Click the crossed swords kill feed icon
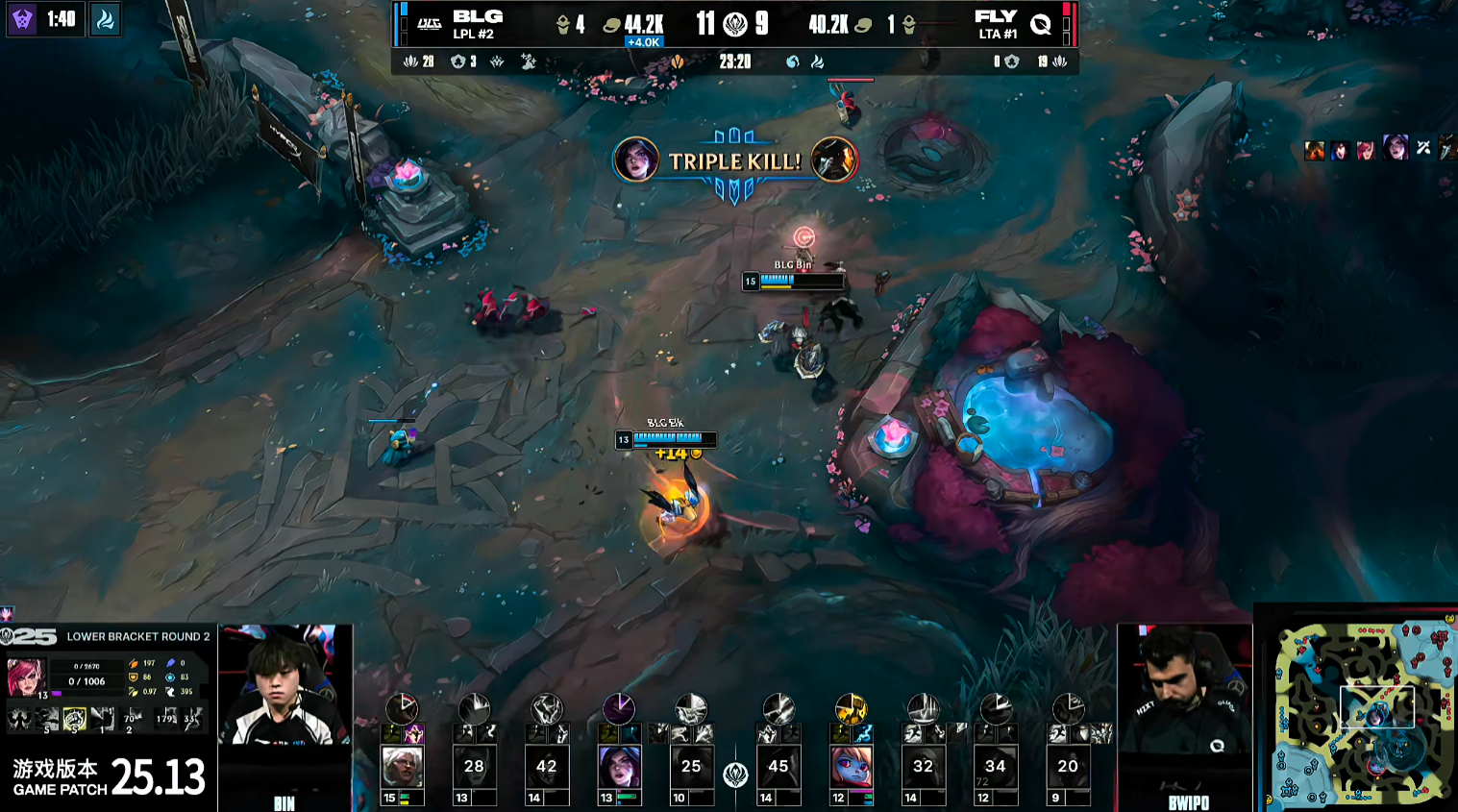Screen dimensions: 1458x812 [1422, 148]
